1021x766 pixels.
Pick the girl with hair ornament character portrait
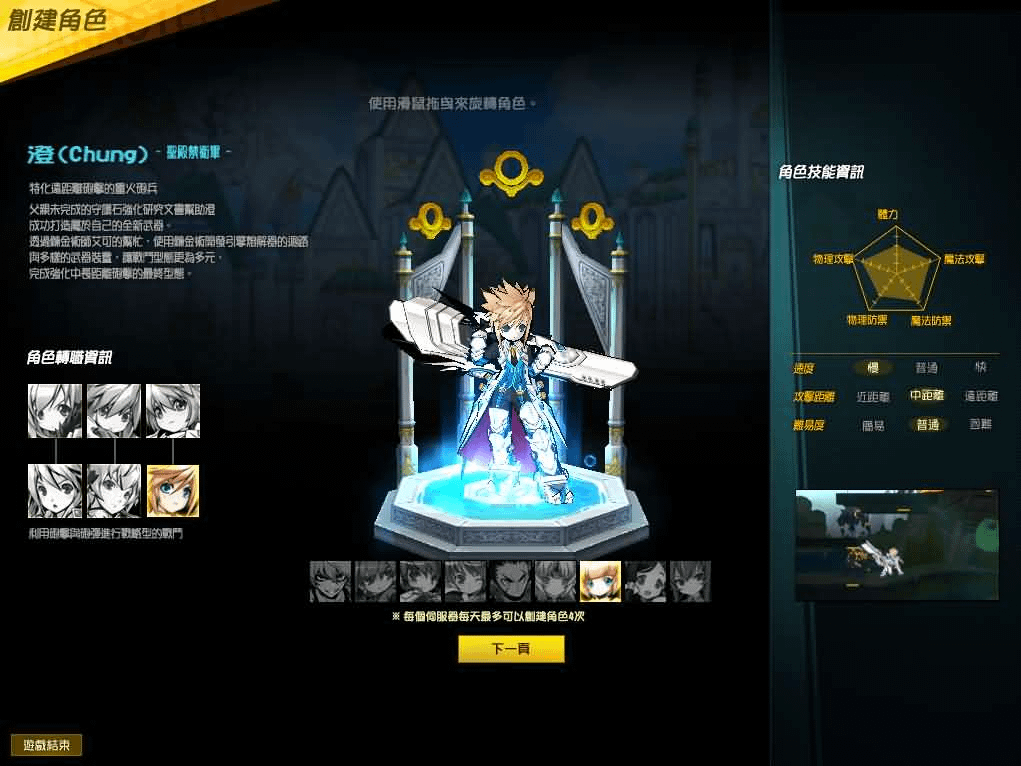click(645, 581)
